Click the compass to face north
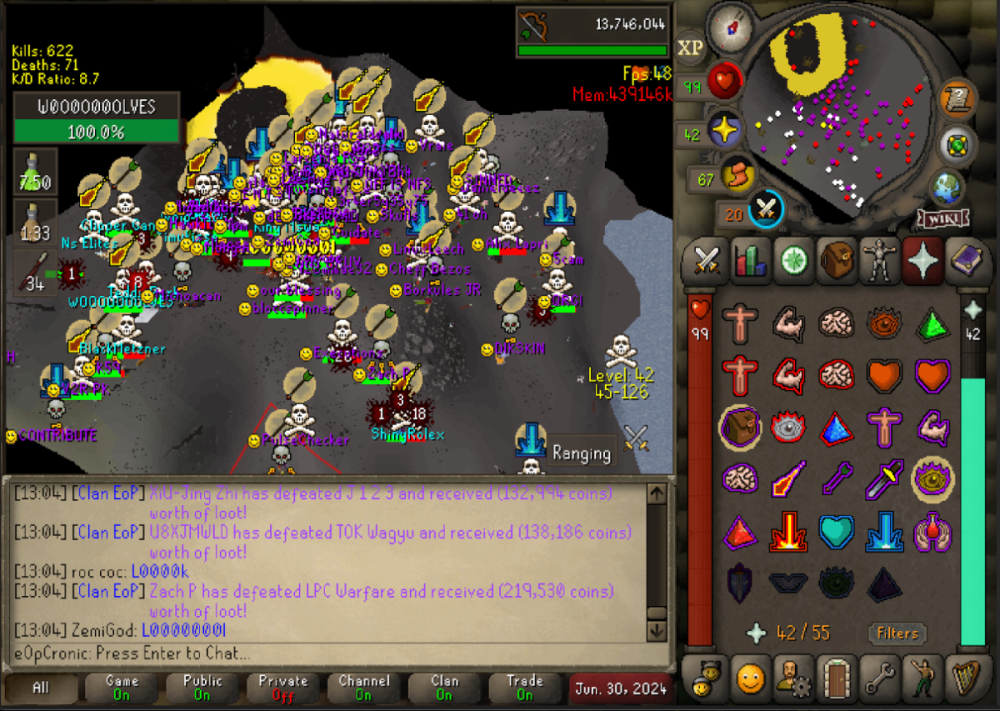 click(x=731, y=27)
